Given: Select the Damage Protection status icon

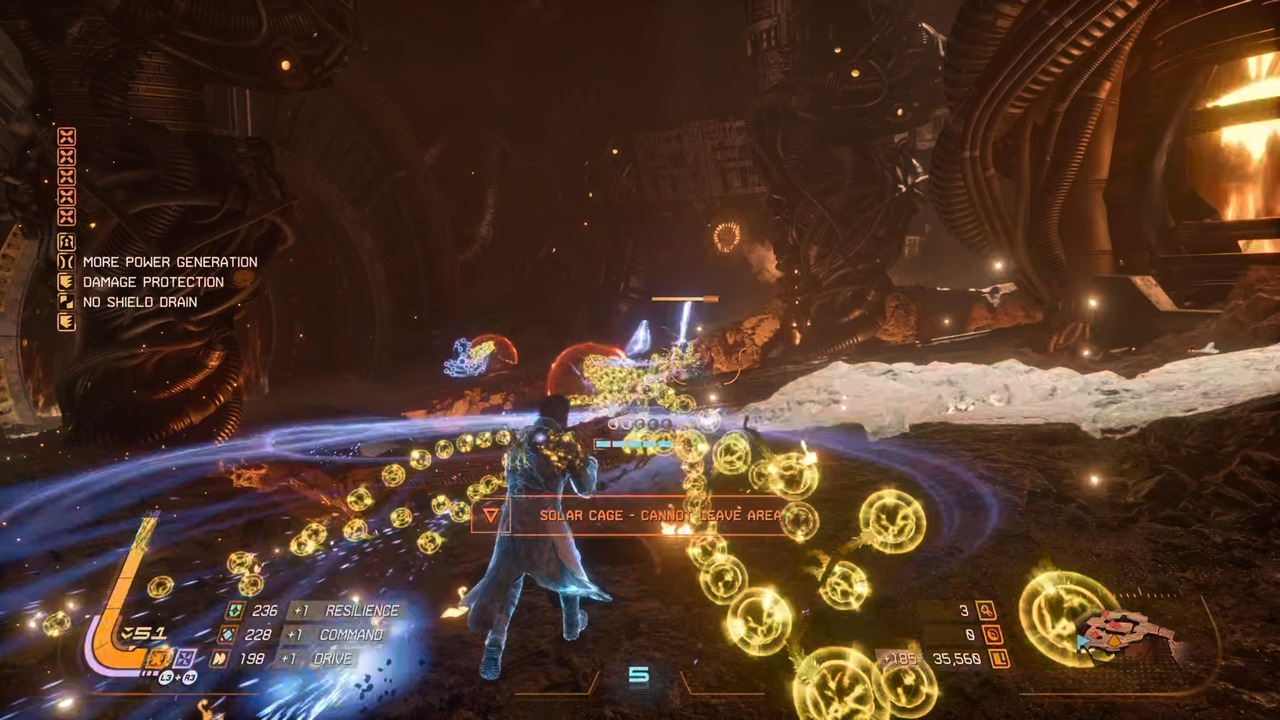Looking at the screenshot, I should [x=66, y=282].
